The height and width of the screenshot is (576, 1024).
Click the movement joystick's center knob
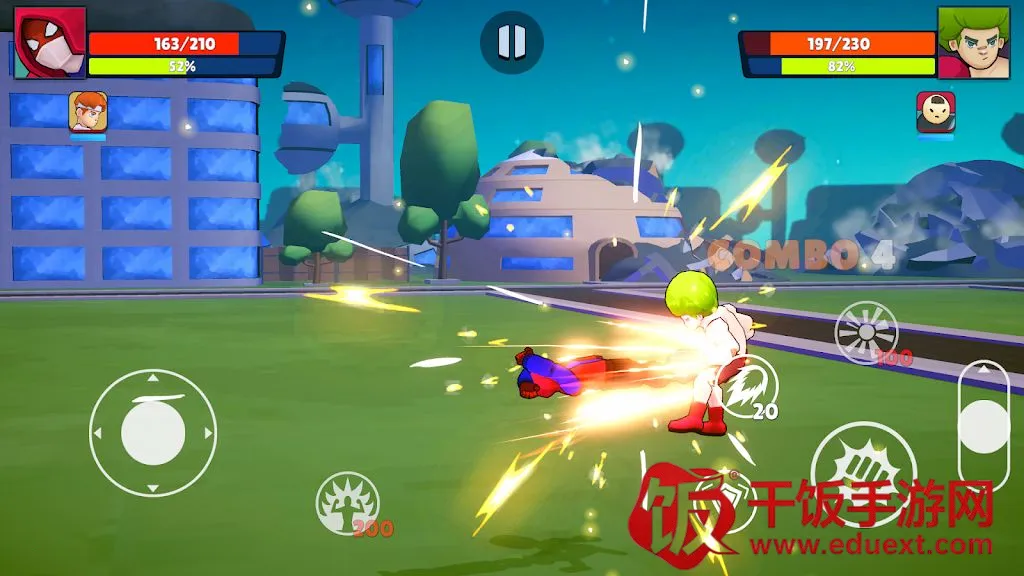coord(153,433)
